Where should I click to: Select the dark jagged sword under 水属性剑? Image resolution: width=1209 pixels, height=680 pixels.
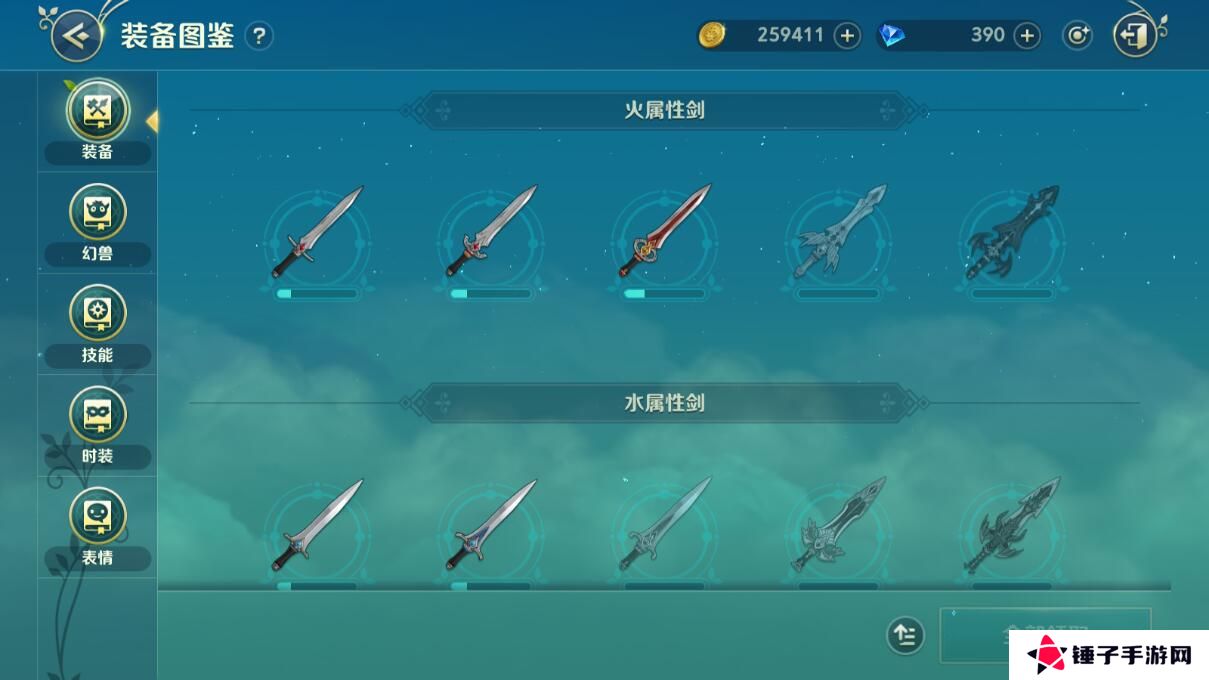coord(1012,526)
